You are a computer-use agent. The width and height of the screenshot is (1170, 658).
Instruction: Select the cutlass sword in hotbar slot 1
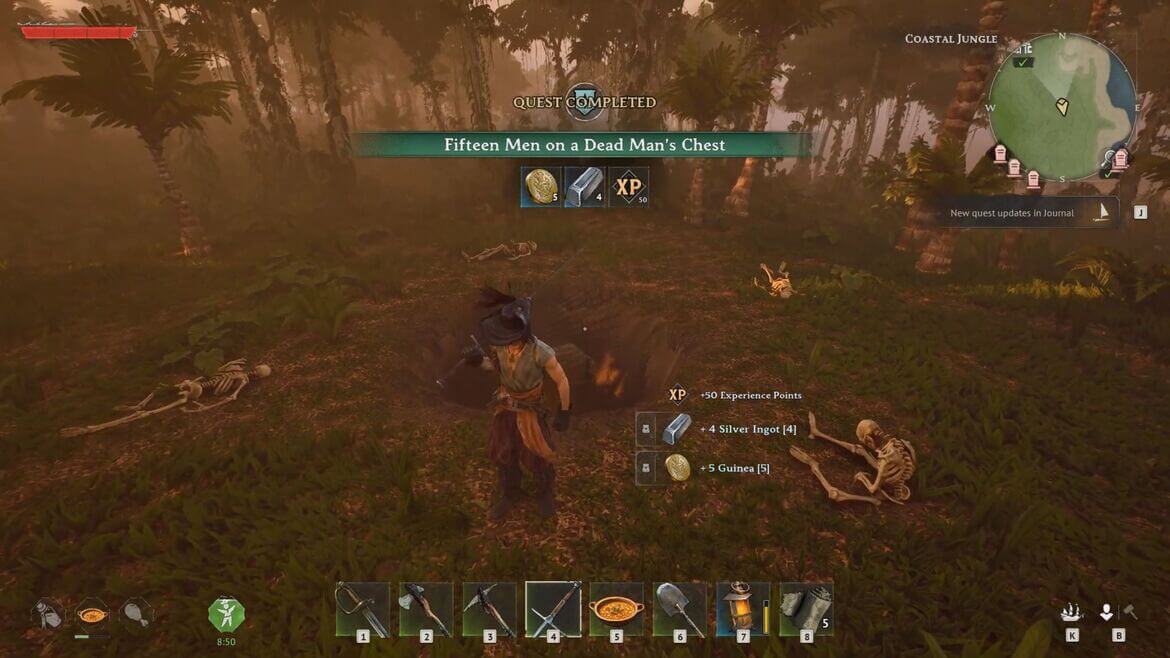point(362,608)
